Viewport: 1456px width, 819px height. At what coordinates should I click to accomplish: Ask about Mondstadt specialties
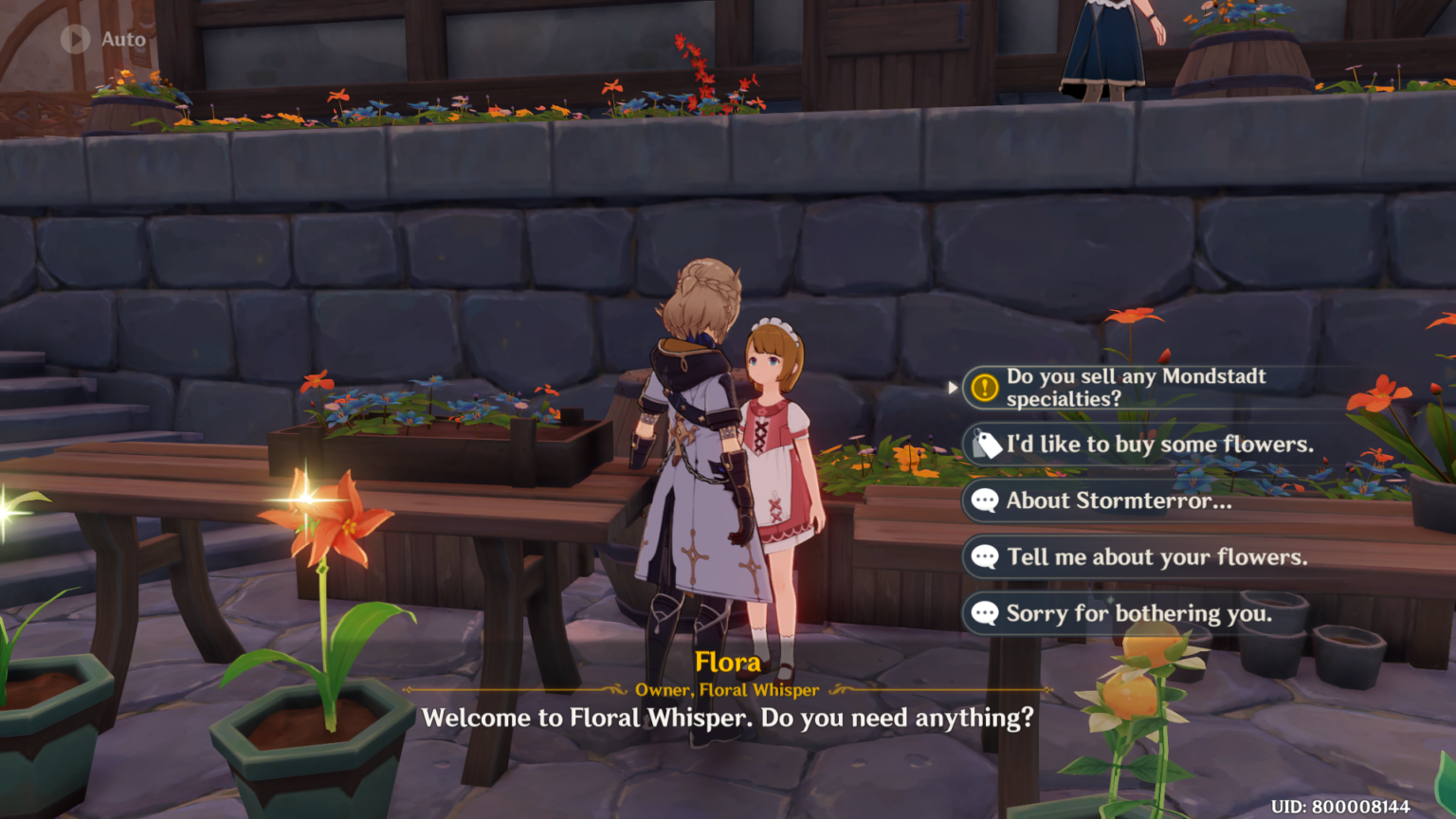[1135, 388]
